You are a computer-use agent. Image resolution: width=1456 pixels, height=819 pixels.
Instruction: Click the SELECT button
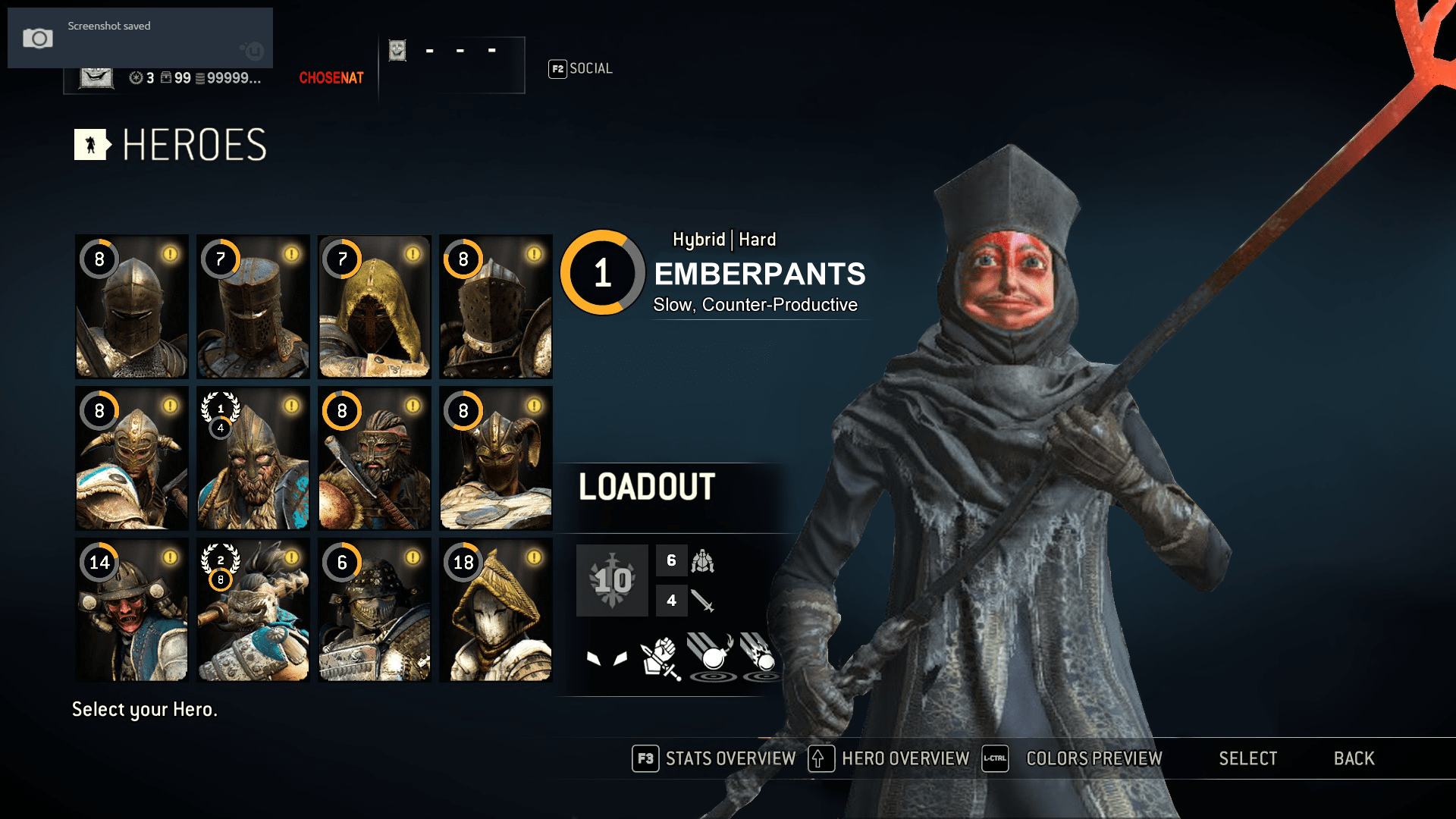click(x=1248, y=758)
